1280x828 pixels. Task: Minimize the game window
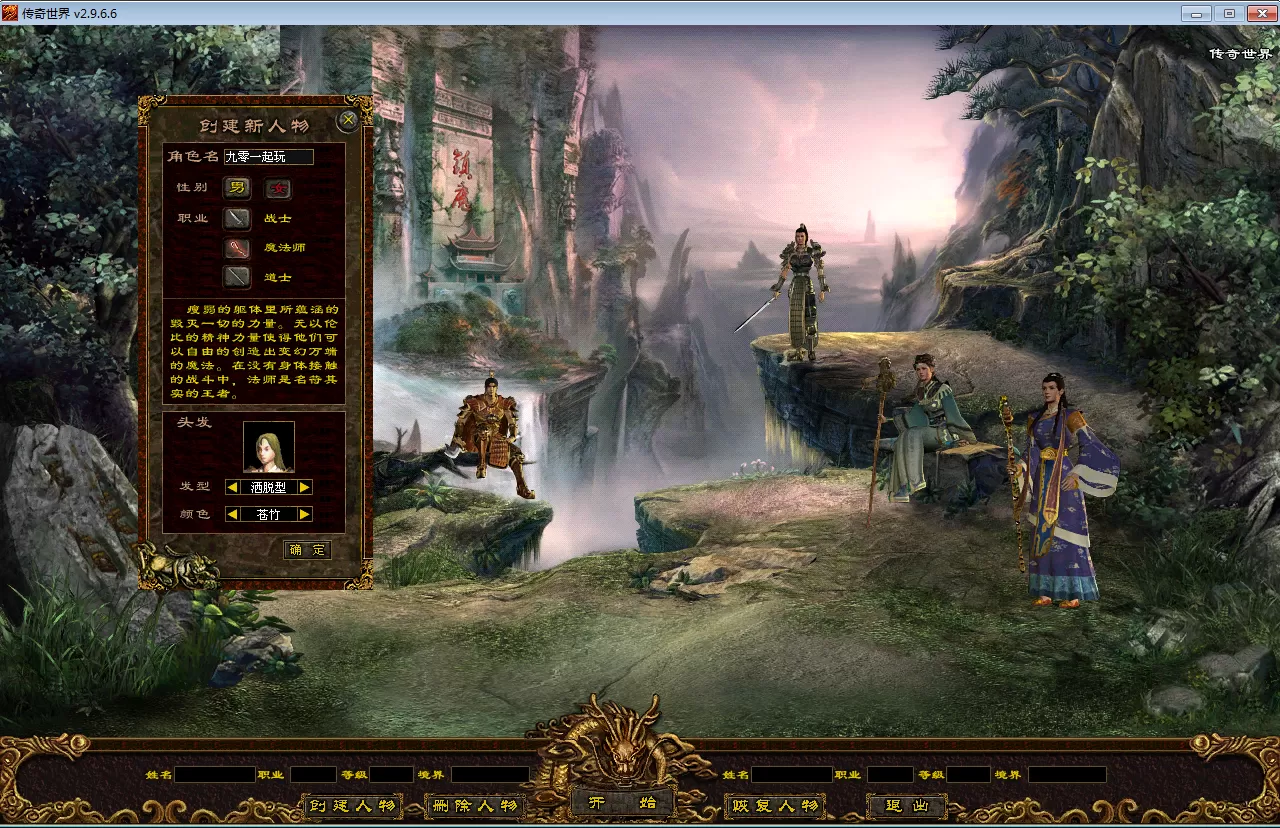tap(1196, 13)
